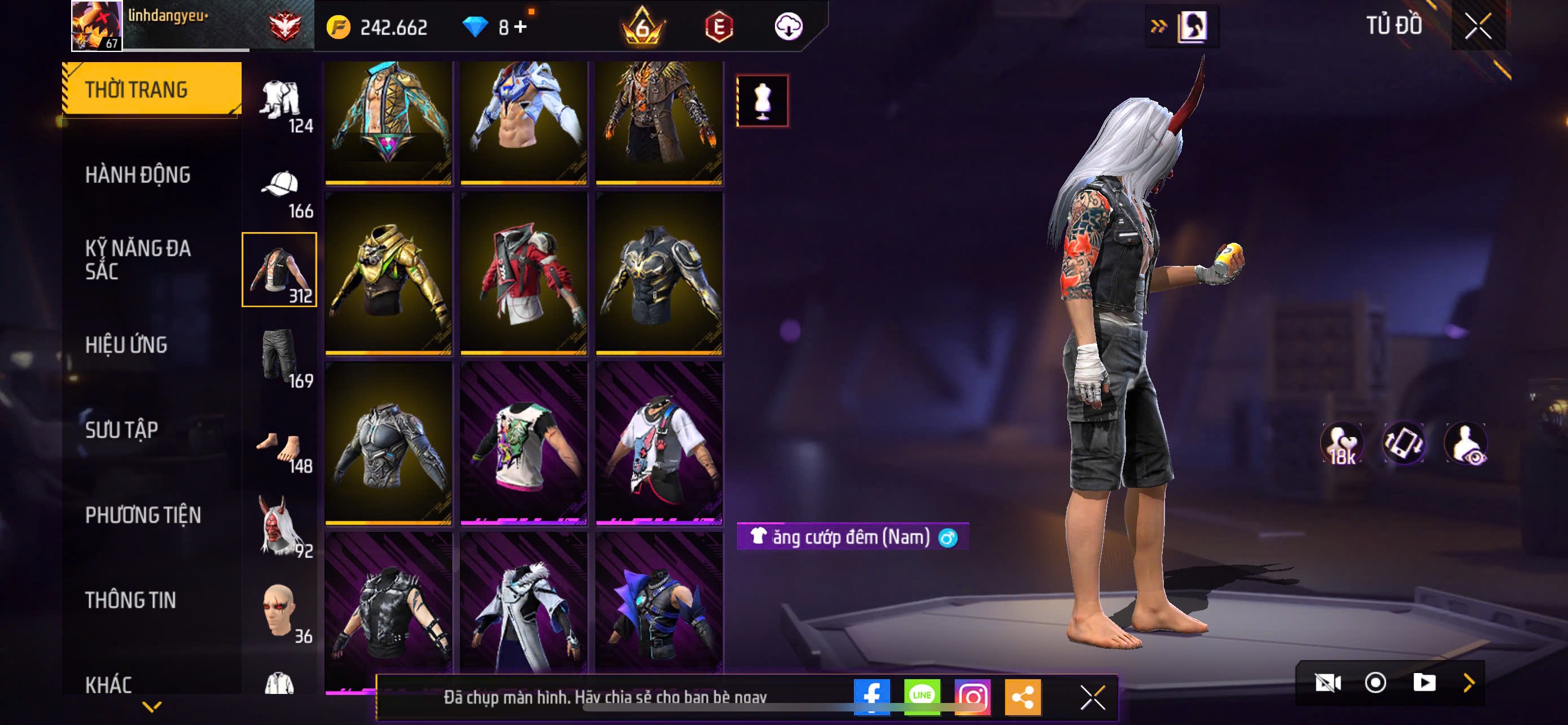Switch to the HÀNH ĐỘNG tab
This screenshot has height=725, width=1568.
coord(138,174)
